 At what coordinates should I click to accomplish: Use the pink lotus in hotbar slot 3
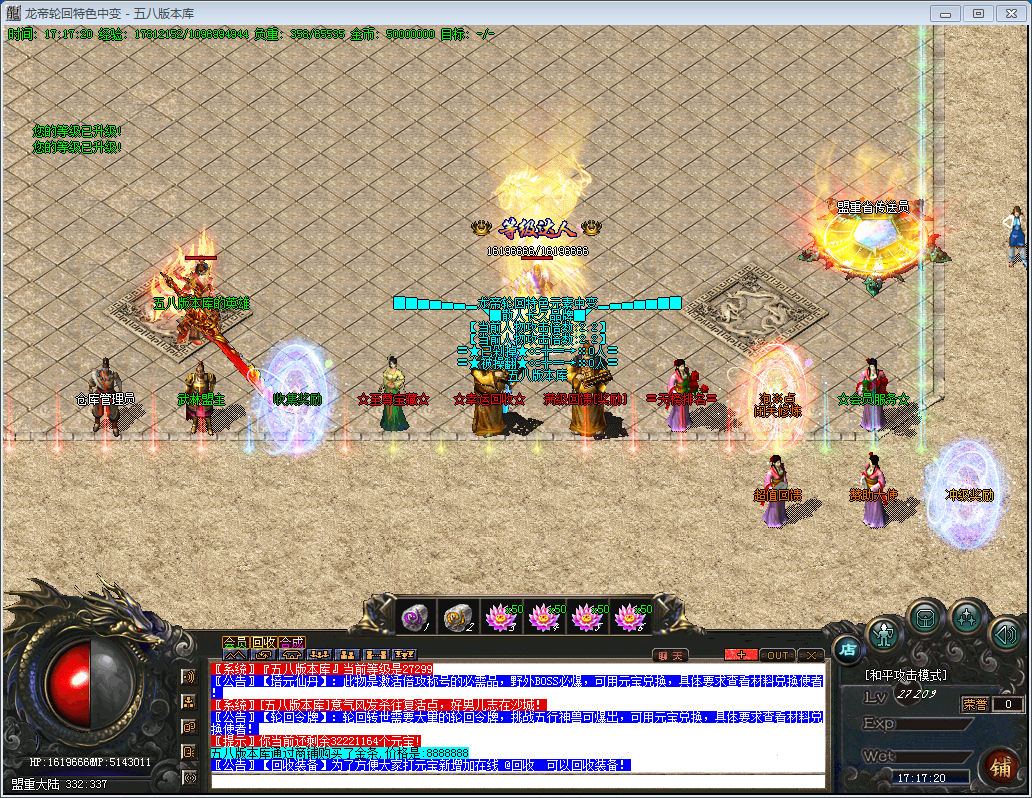[x=500, y=617]
